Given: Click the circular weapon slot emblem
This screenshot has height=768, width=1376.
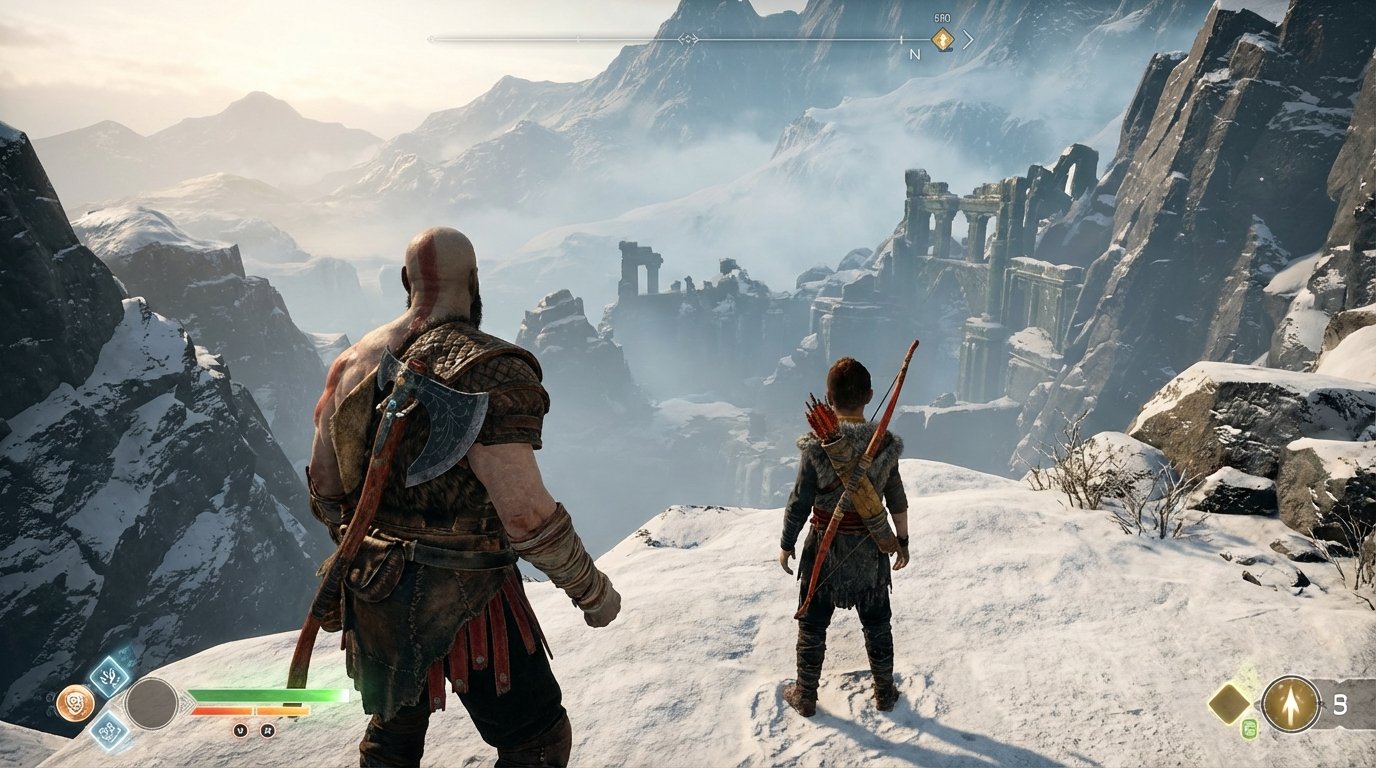Looking at the screenshot, I should coord(151,703).
